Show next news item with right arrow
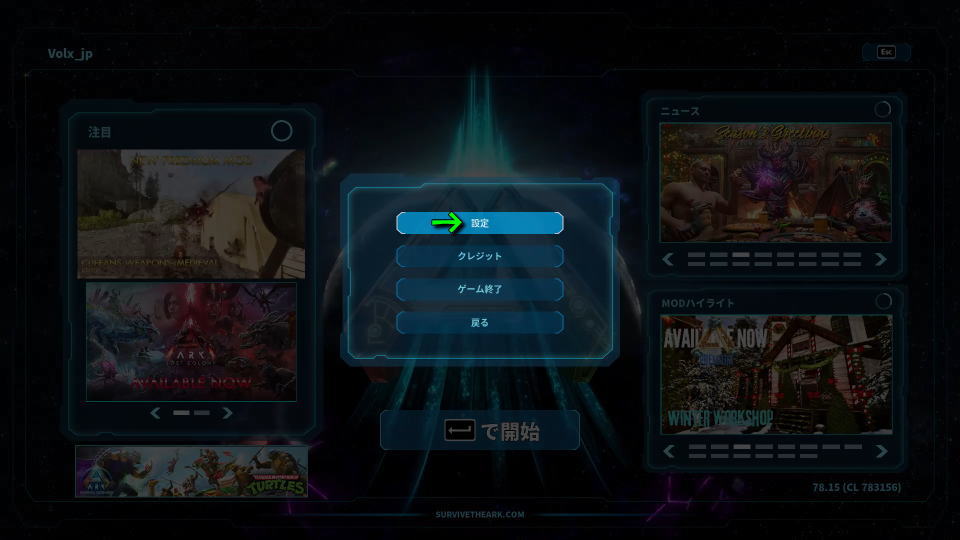960x540 pixels. (x=881, y=259)
